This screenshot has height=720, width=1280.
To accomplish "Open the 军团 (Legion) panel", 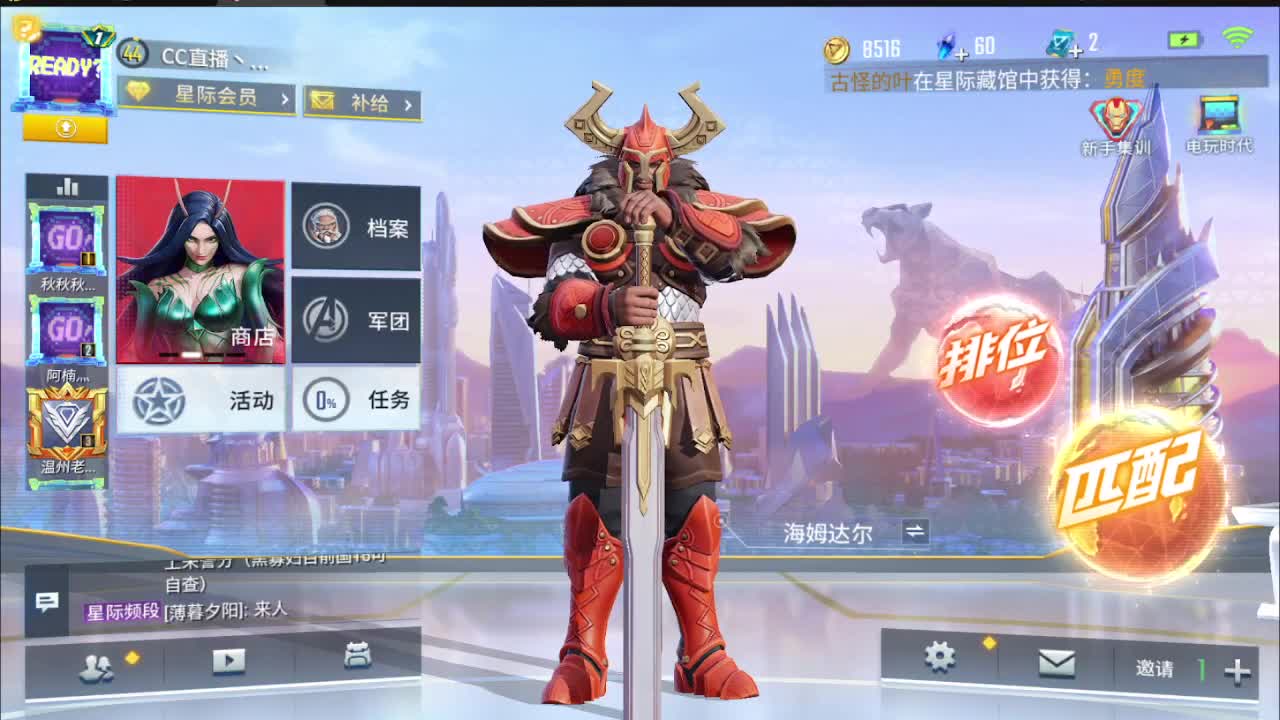I will click(x=357, y=318).
